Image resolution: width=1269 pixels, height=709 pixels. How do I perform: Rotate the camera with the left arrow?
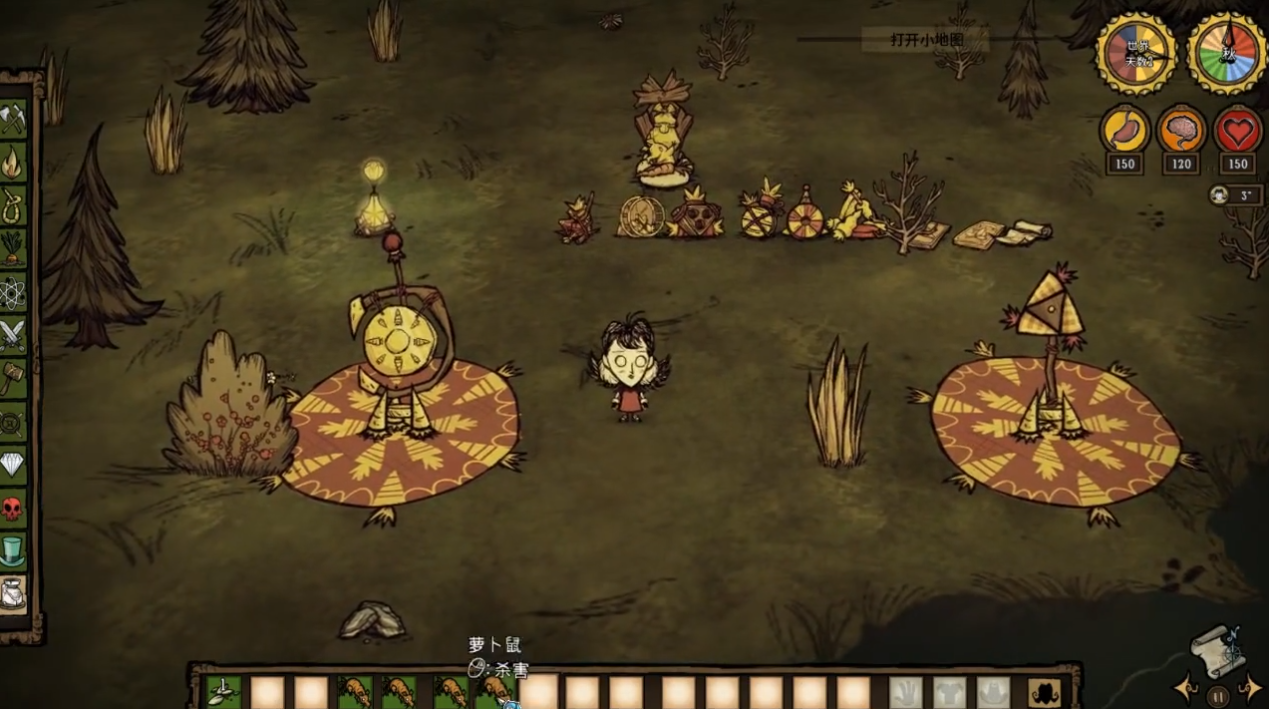coord(1187,689)
